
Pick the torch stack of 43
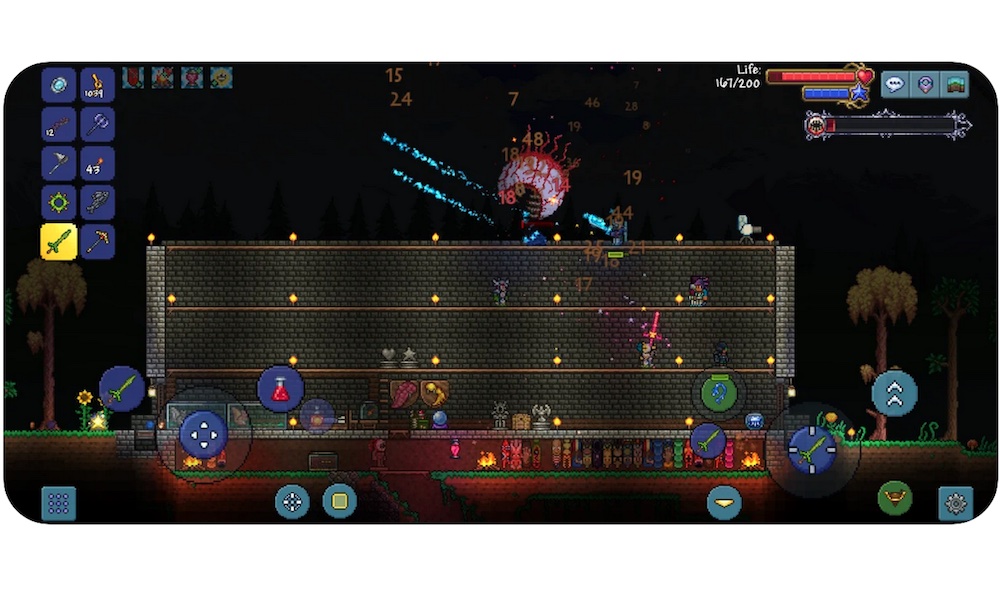[x=98, y=163]
